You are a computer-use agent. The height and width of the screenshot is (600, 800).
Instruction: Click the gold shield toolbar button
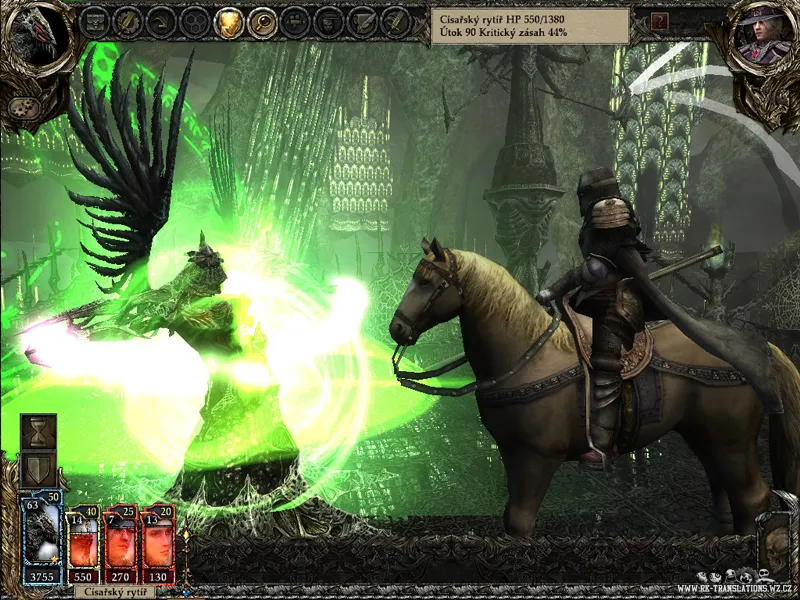click(x=229, y=22)
